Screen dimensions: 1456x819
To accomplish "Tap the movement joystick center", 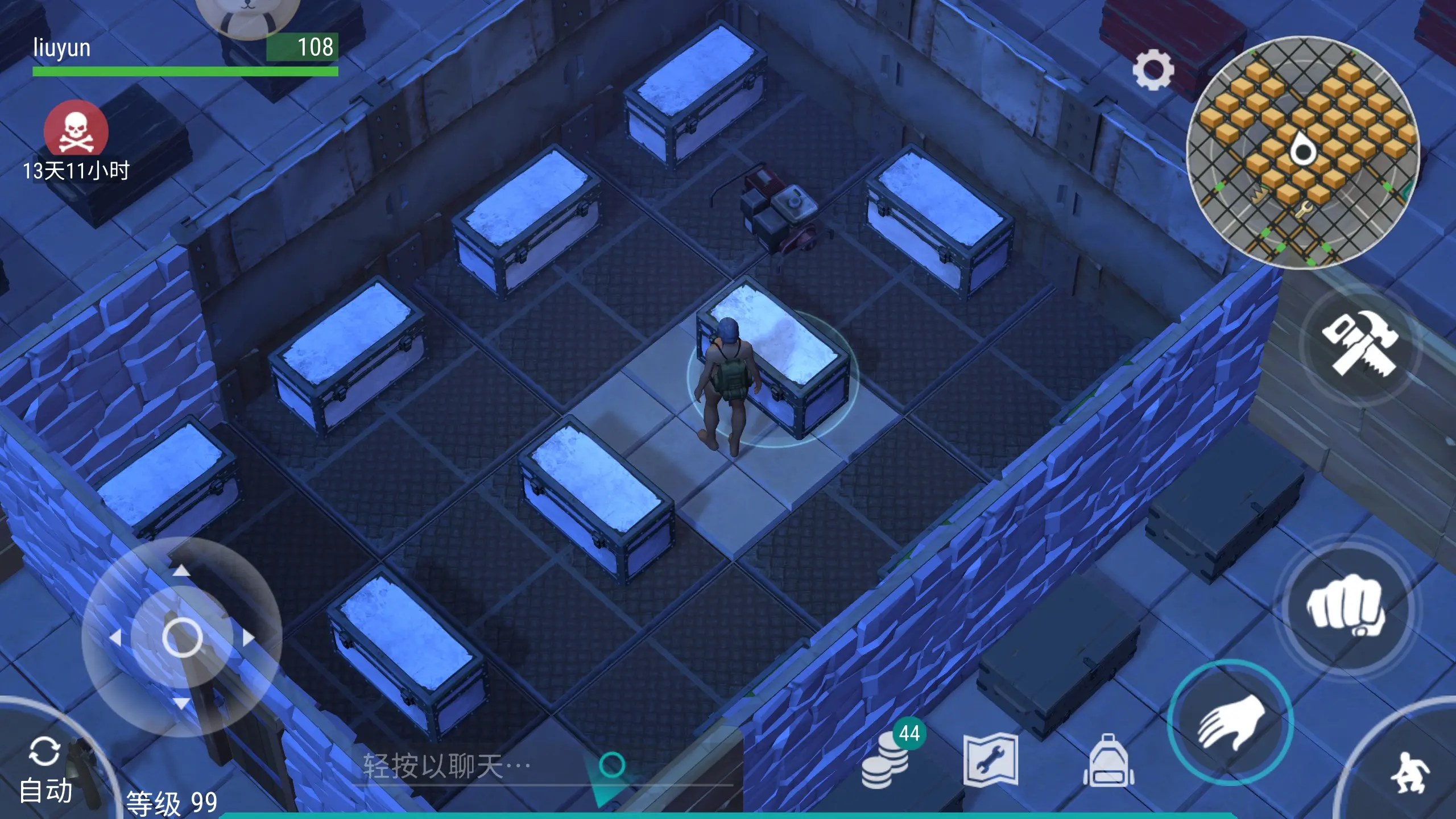I will (182, 637).
